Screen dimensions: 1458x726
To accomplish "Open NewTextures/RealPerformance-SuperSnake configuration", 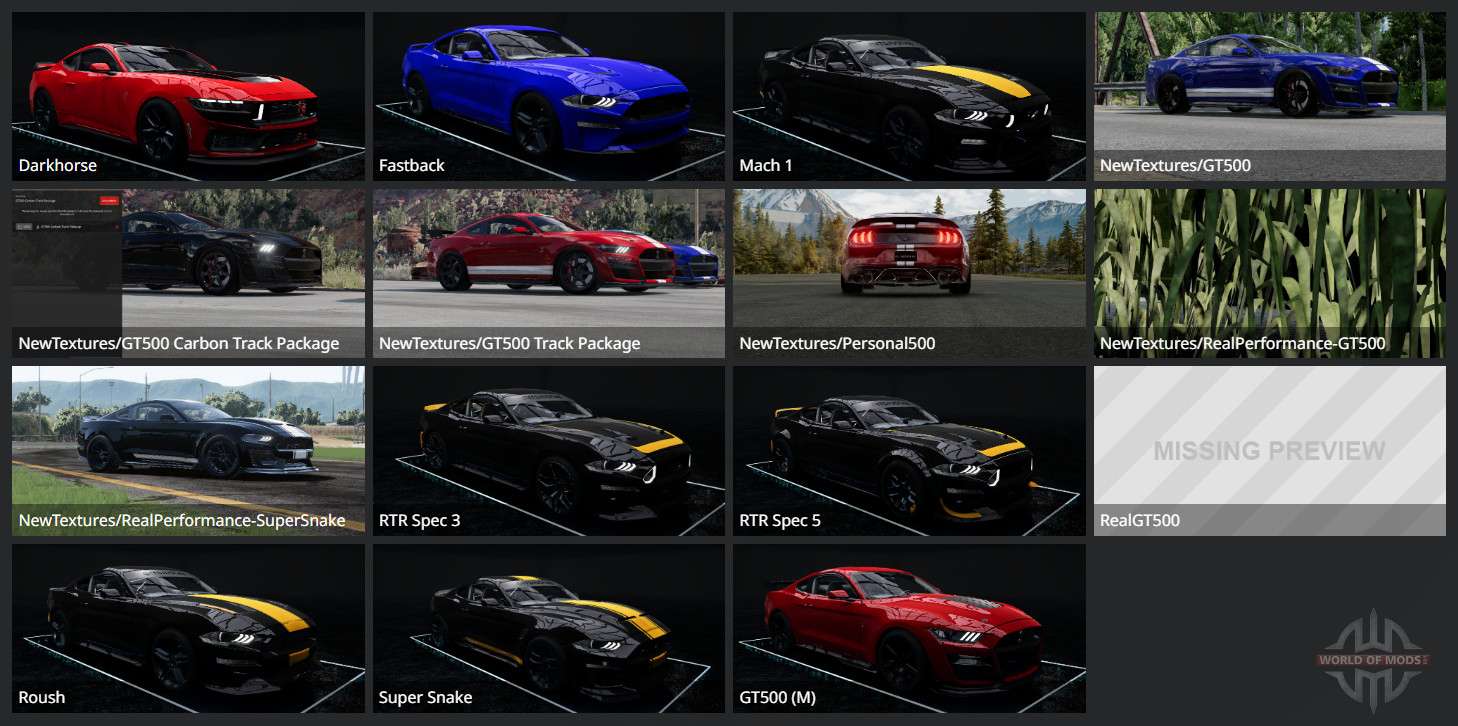I will pyautogui.click(x=188, y=450).
